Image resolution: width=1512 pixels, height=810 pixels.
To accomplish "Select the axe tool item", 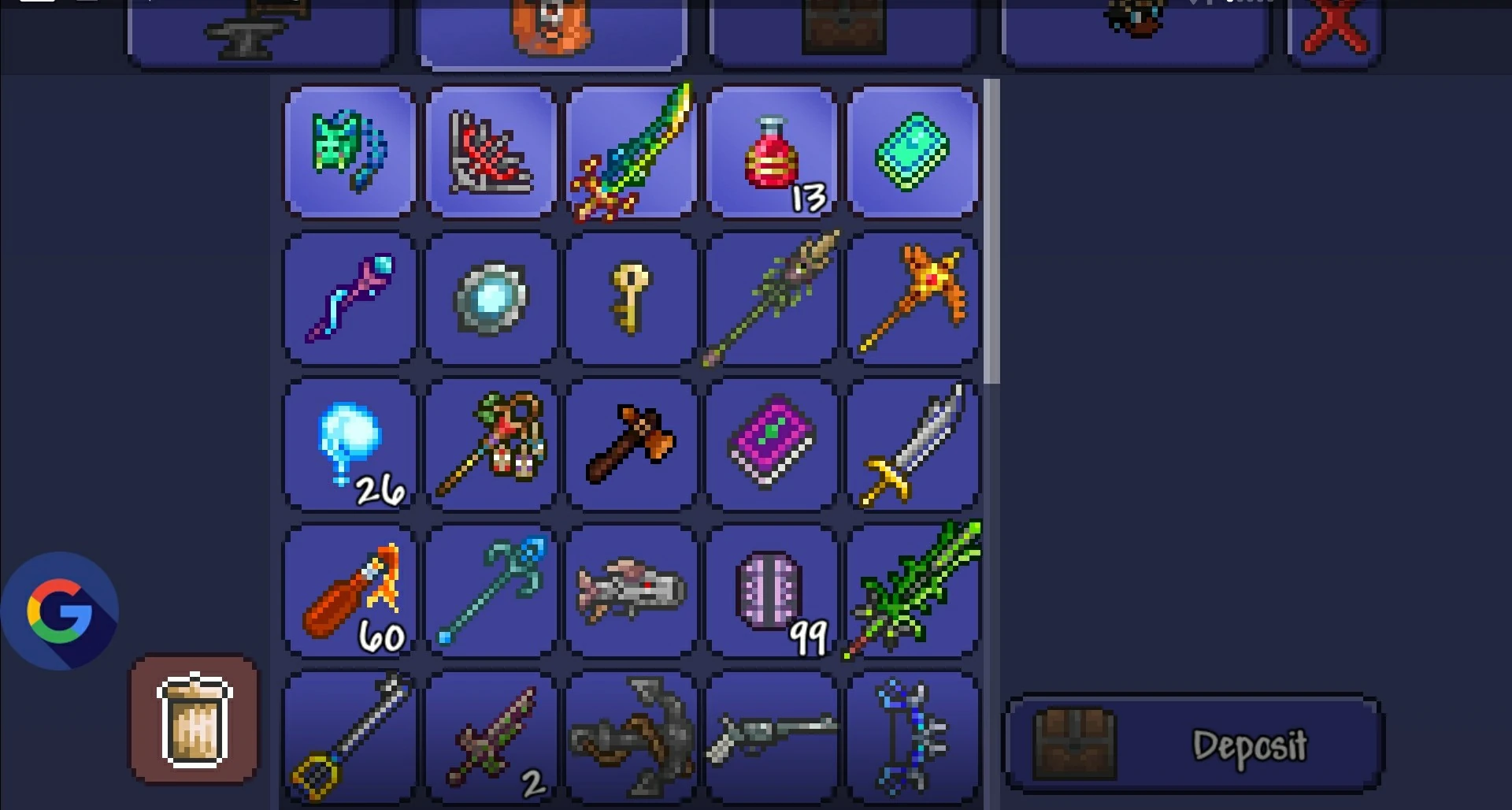I will point(632,445).
